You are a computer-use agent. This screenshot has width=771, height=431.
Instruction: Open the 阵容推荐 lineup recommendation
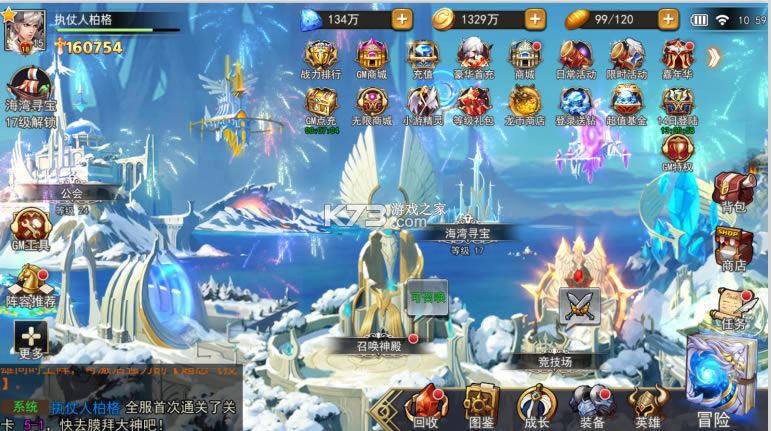click(x=30, y=287)
